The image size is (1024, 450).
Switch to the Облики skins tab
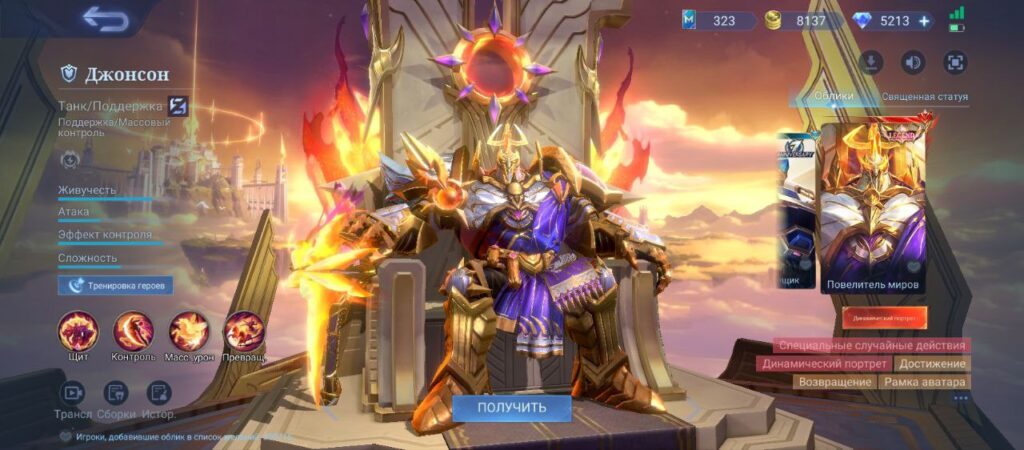[833, 97]
